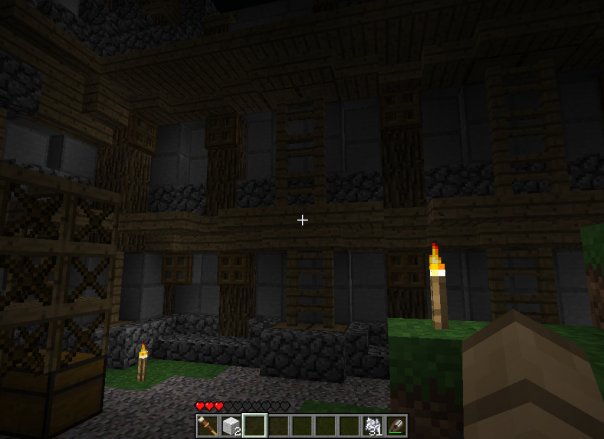Select the wooden stick hotbar slot
Screen dimensions: 604x439
(205, 425)
